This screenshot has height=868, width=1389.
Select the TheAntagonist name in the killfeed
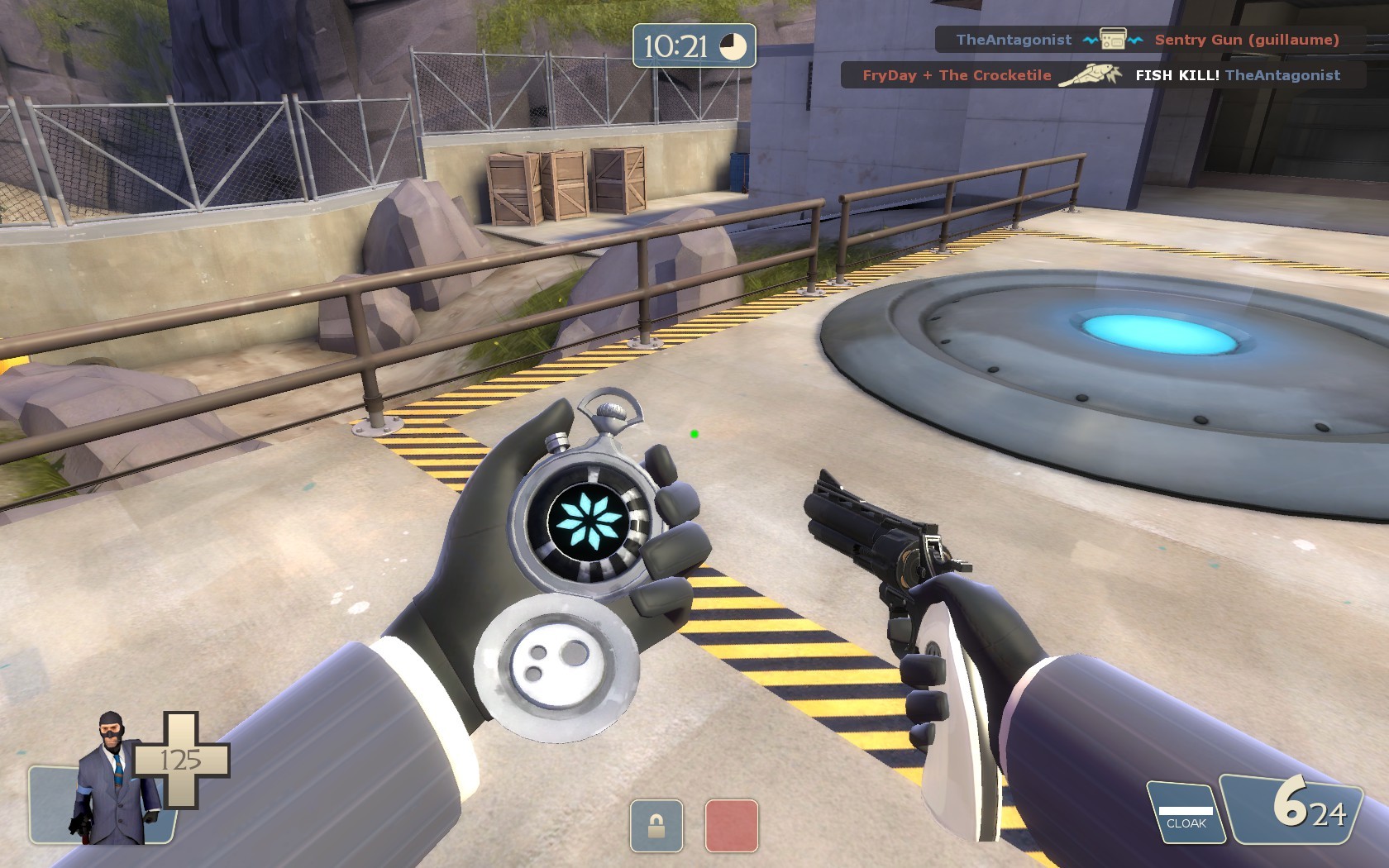point(1014,39)
